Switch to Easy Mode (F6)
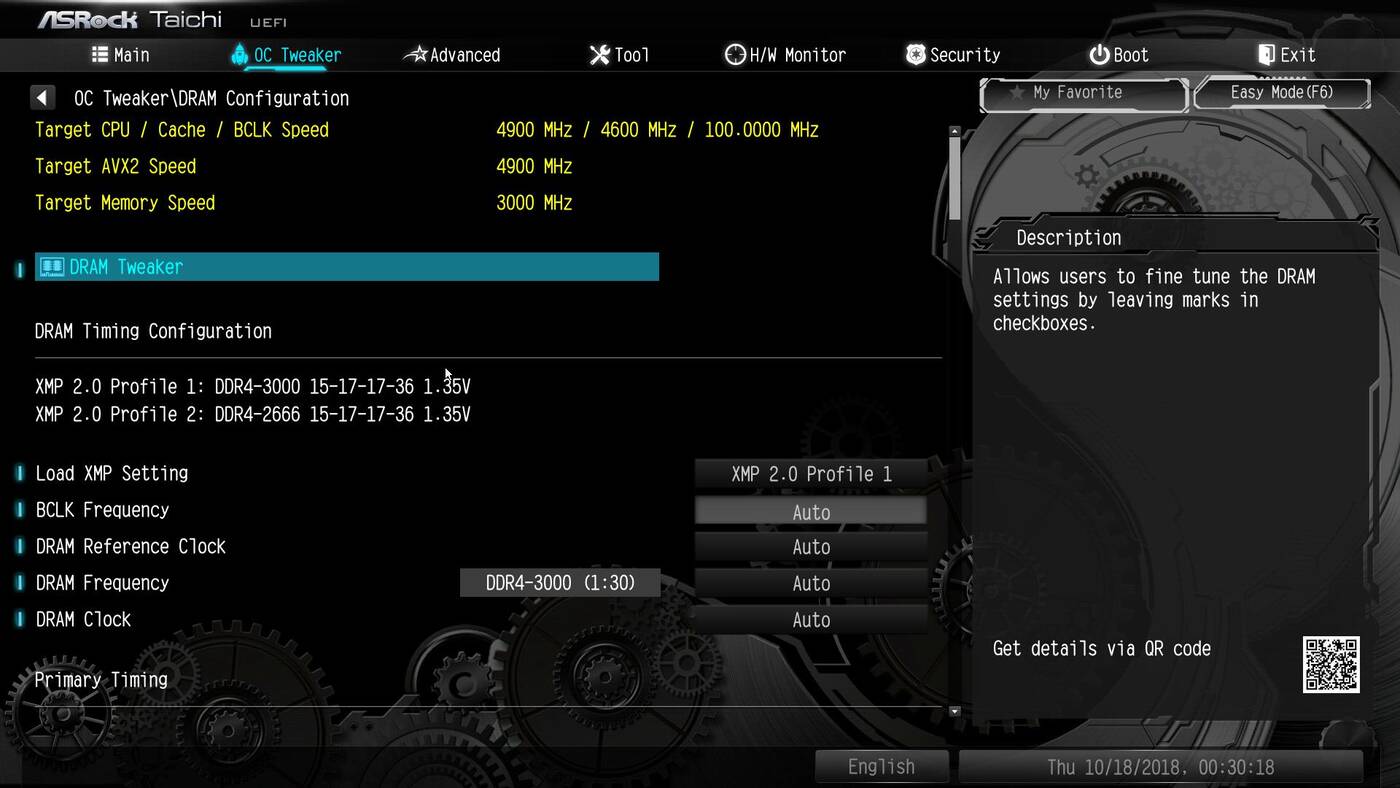The image size is (1400, 788). point(1281,93)
